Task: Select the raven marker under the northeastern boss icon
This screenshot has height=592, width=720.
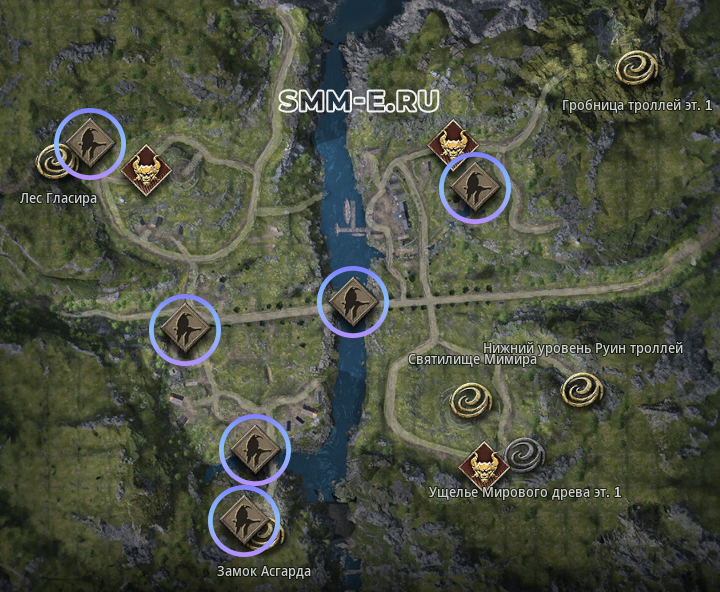Action: click(x=474, y=187)
